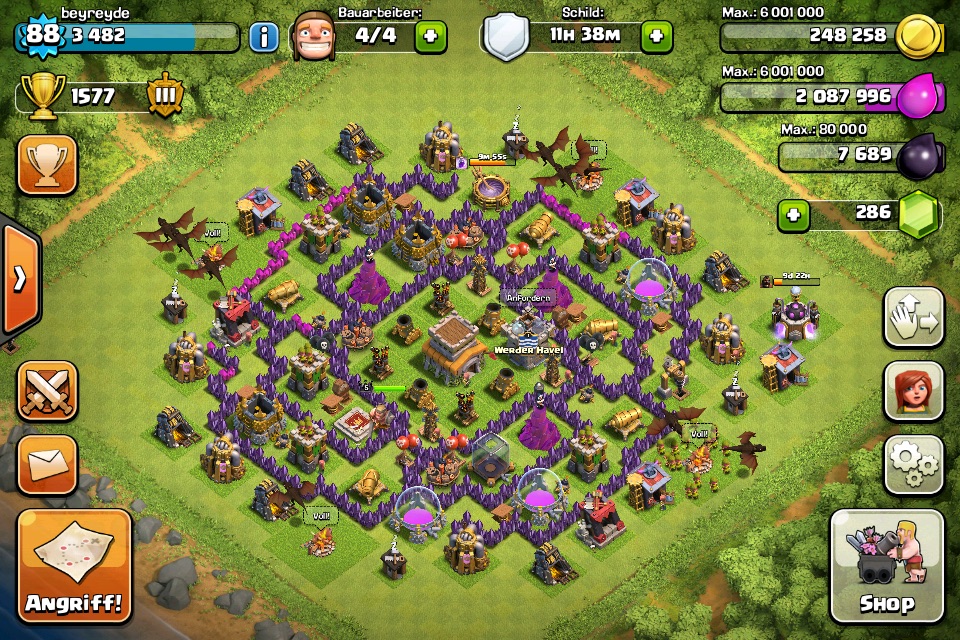This screenshot has width=960, height=640.
Task: Launch an attack with the Angriff! button
Action: click(x=75, y=566)
